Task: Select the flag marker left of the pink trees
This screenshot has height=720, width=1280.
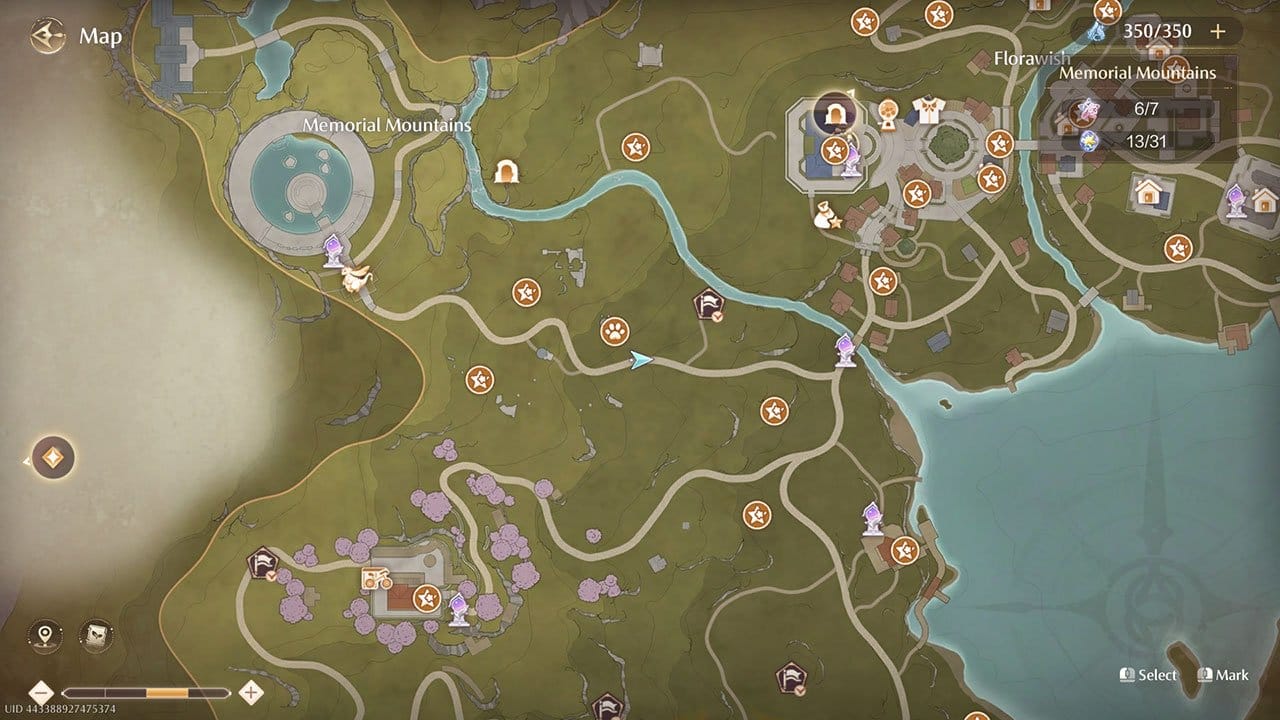Action: tap(262, 564)
